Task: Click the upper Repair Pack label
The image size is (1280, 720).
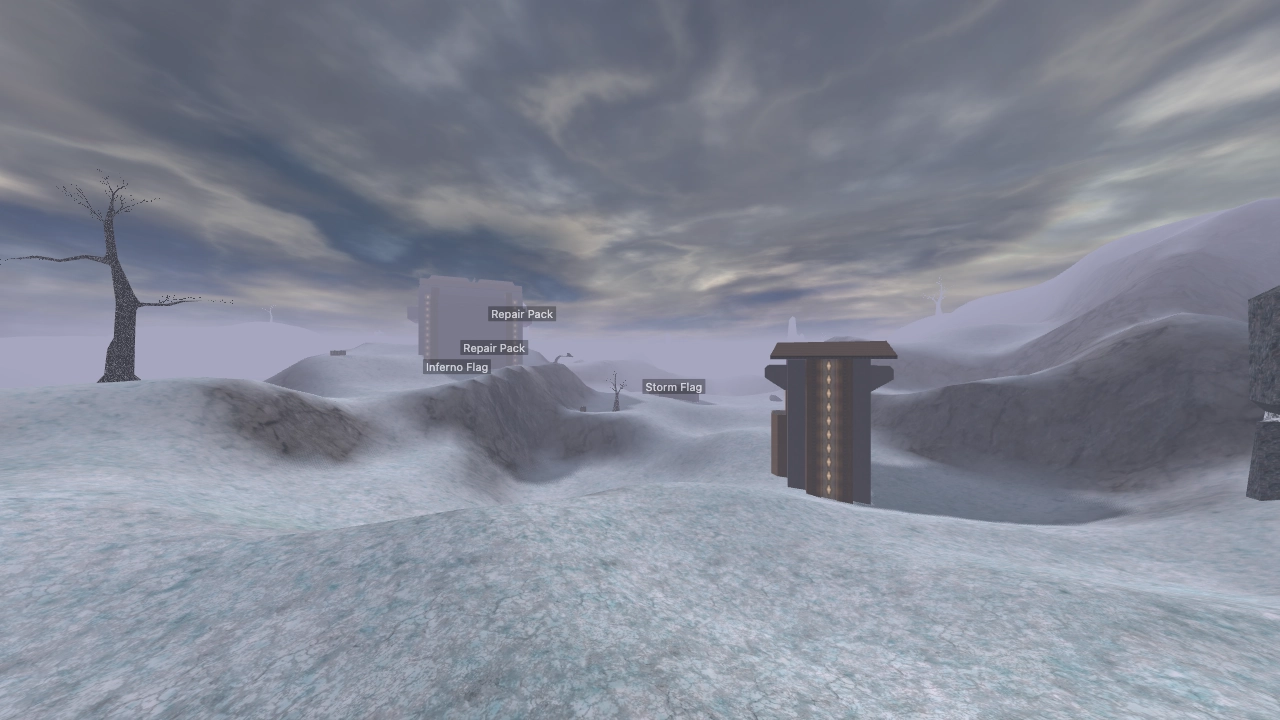Action: point(522,313)
